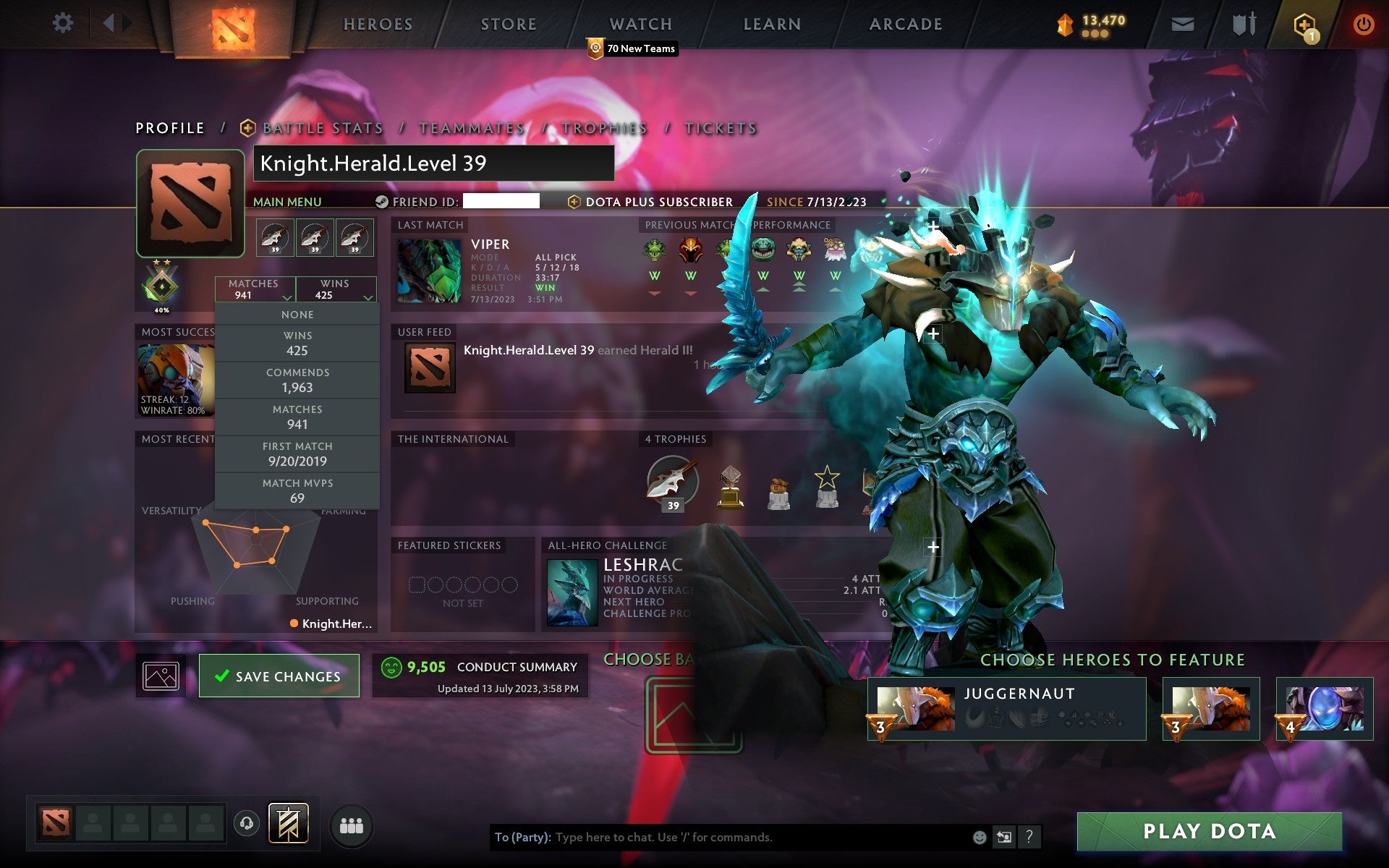1389x868 pixels.
Task: Select COMMENDS from the stats dropdown
Action: pyautogui.click(x=298, y=379)
